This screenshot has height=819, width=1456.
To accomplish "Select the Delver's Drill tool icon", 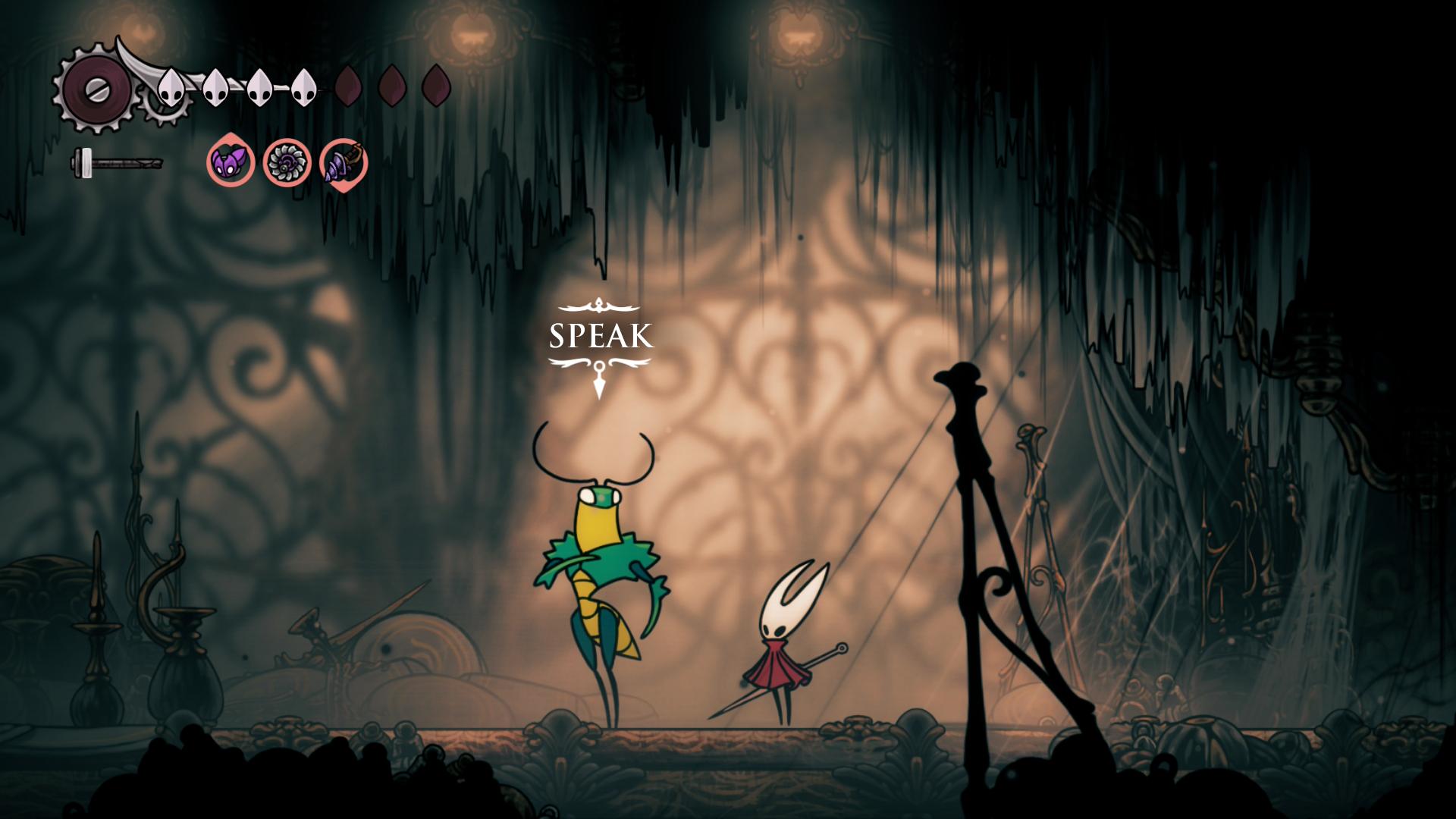I will point(343,162).
